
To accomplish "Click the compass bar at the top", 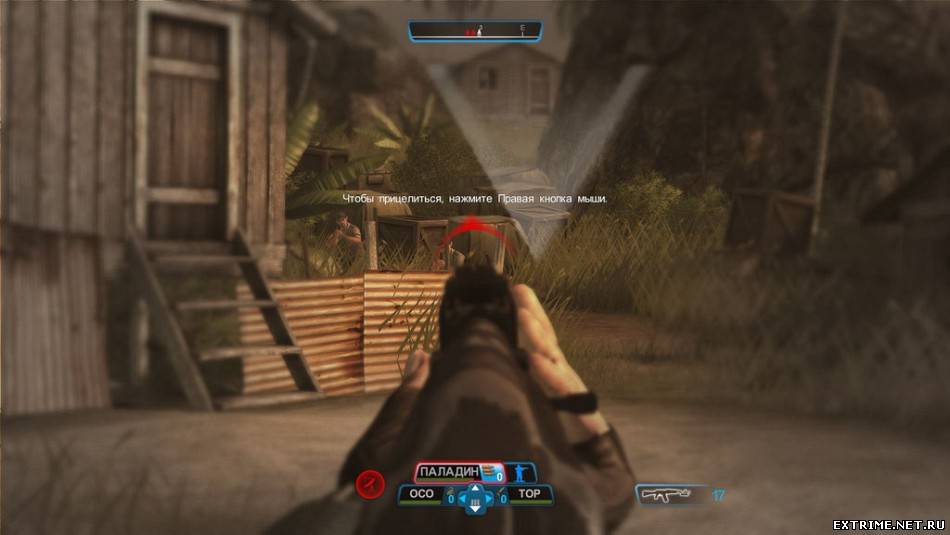I will [475, 32].
